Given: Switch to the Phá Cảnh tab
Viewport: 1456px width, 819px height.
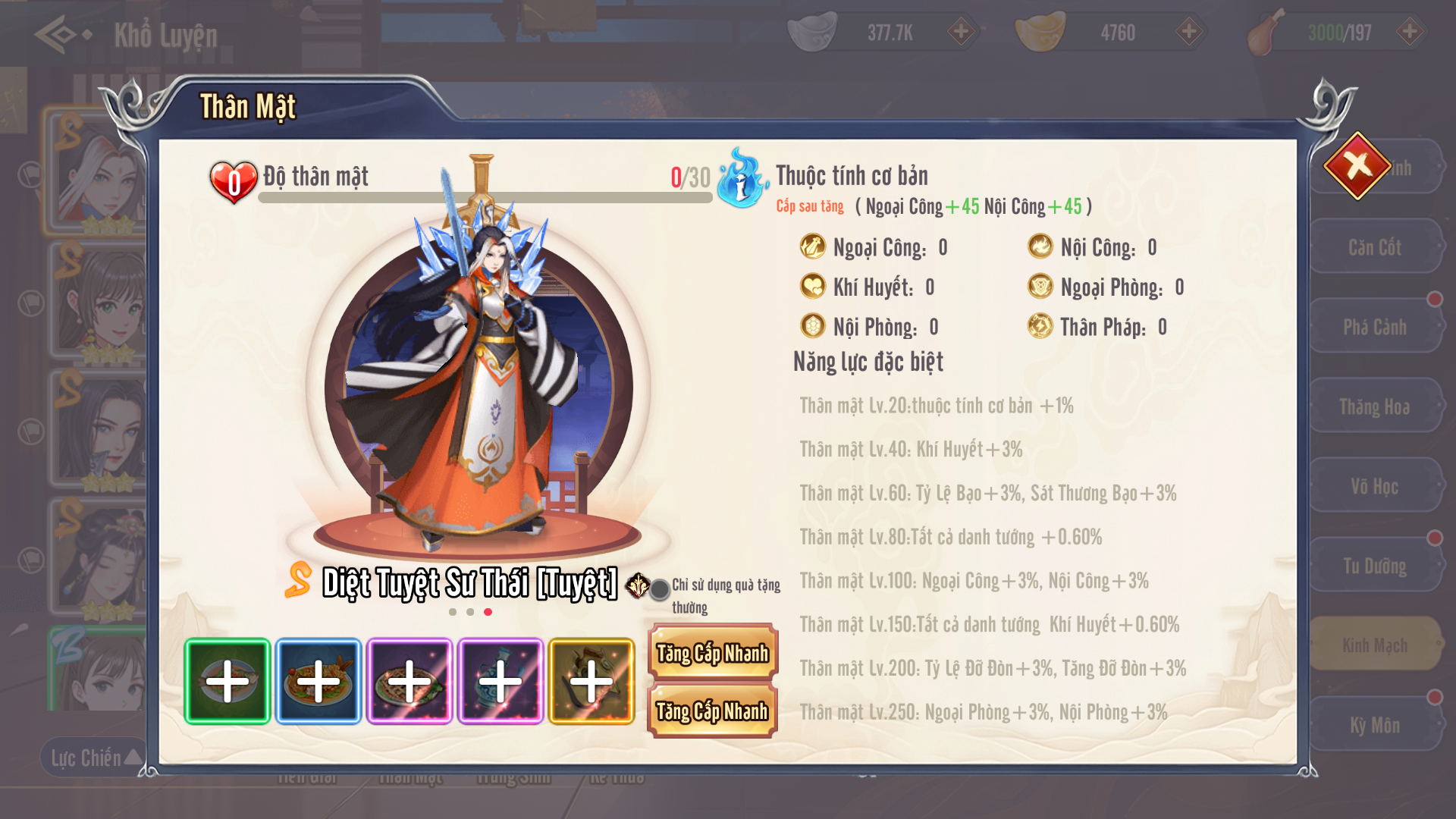Looking at the screenshot, I should coord(1374,327).
